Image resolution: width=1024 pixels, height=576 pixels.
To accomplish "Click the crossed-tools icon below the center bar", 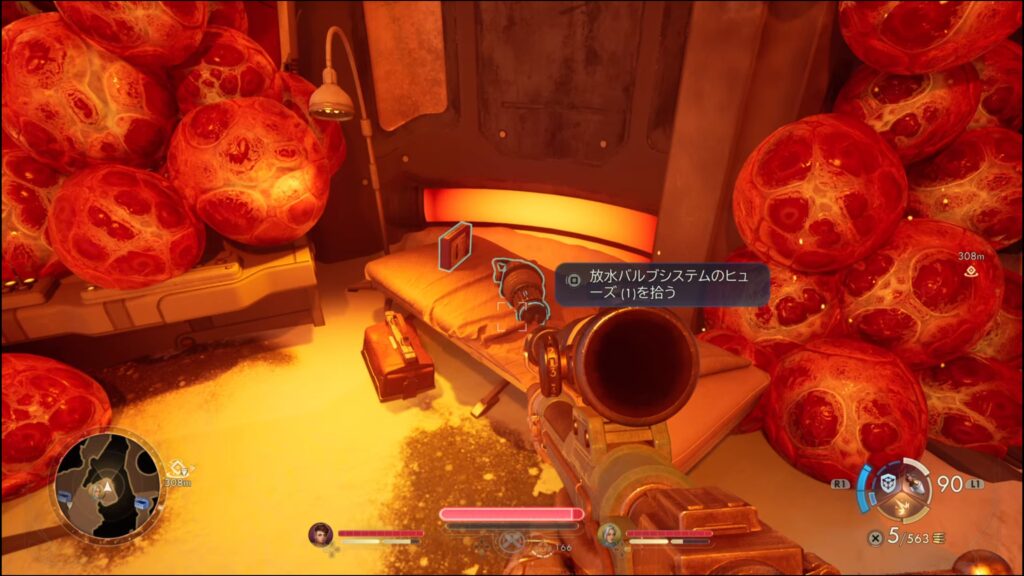I will tap(510, 541).
